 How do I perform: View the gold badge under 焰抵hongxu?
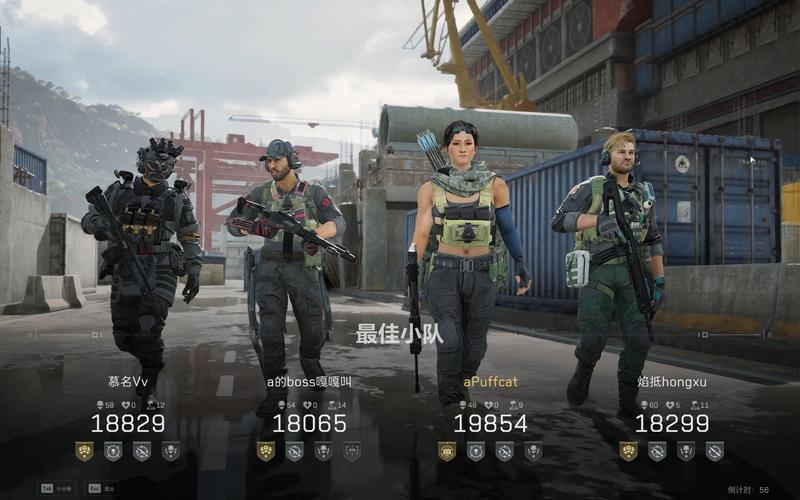pyautogui.click(x=628, y=451)
